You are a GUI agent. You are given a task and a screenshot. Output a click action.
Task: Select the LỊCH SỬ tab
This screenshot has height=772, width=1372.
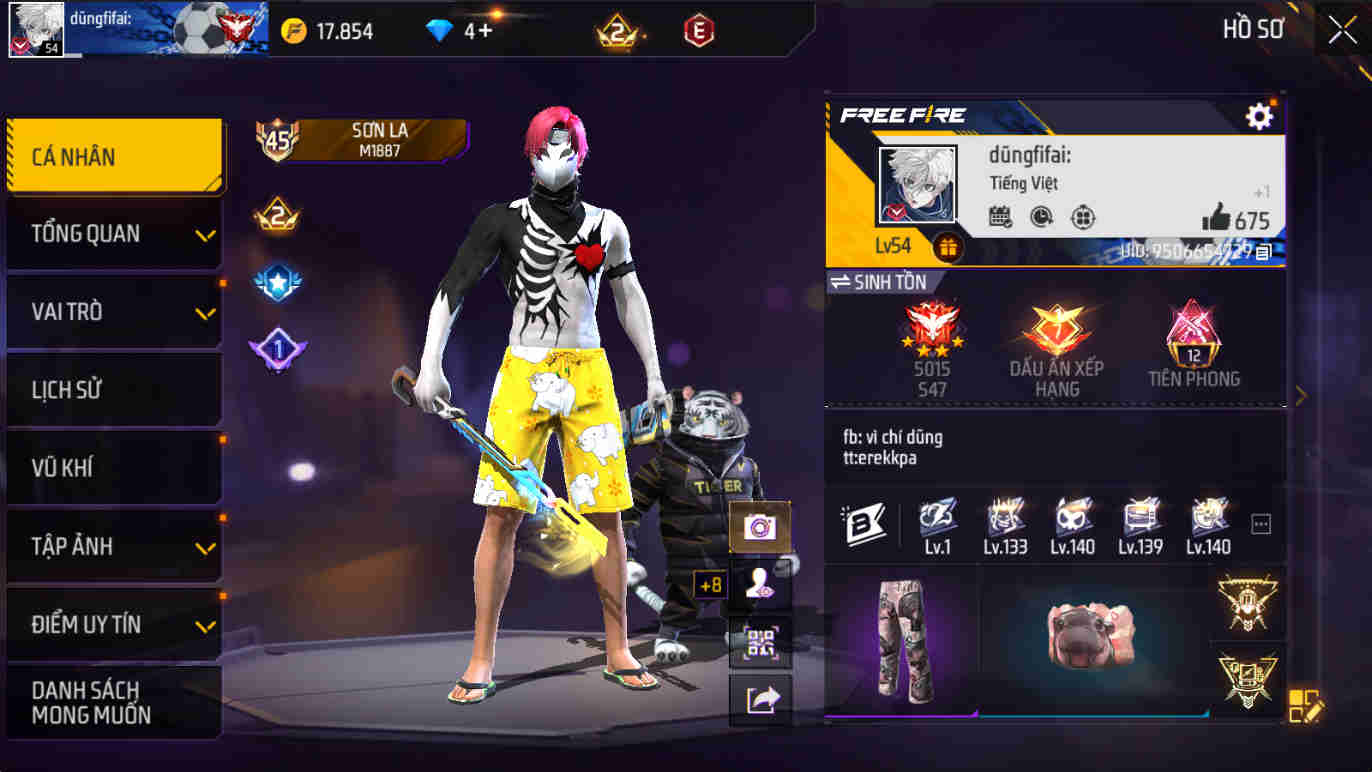[110, 390]
